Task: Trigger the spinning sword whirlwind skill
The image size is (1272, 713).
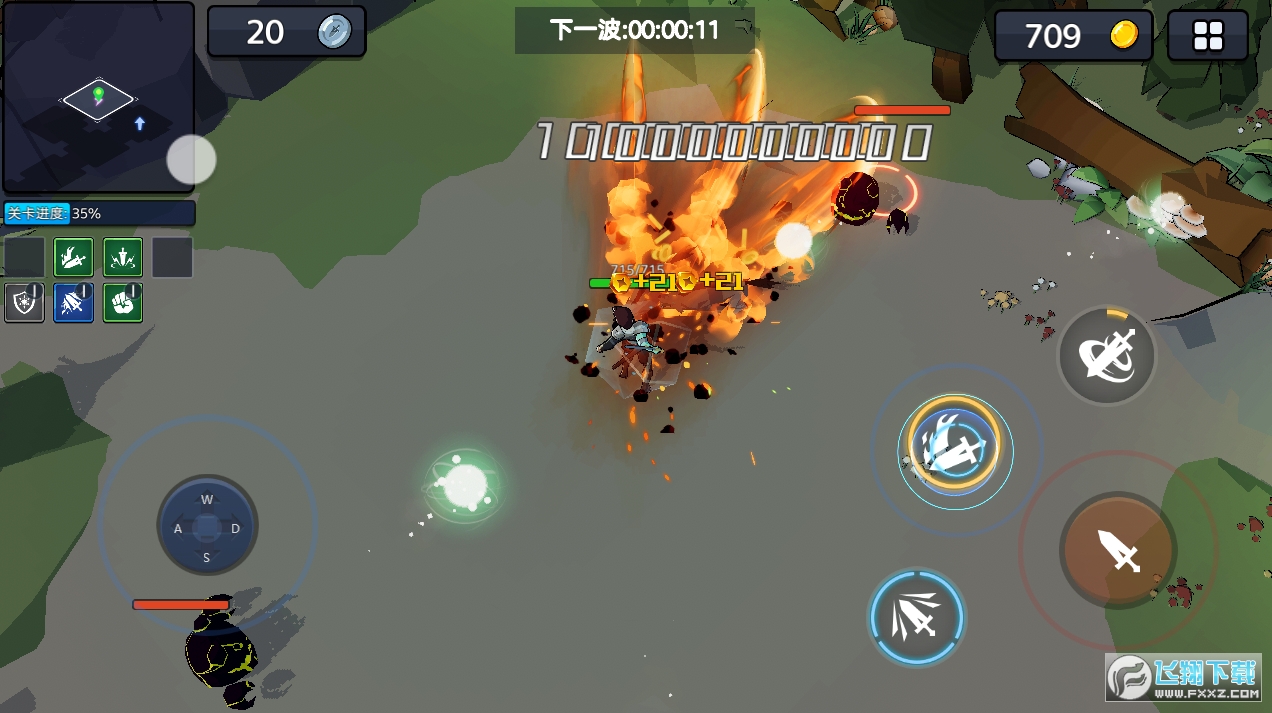Action: (x=1106, y=355)
